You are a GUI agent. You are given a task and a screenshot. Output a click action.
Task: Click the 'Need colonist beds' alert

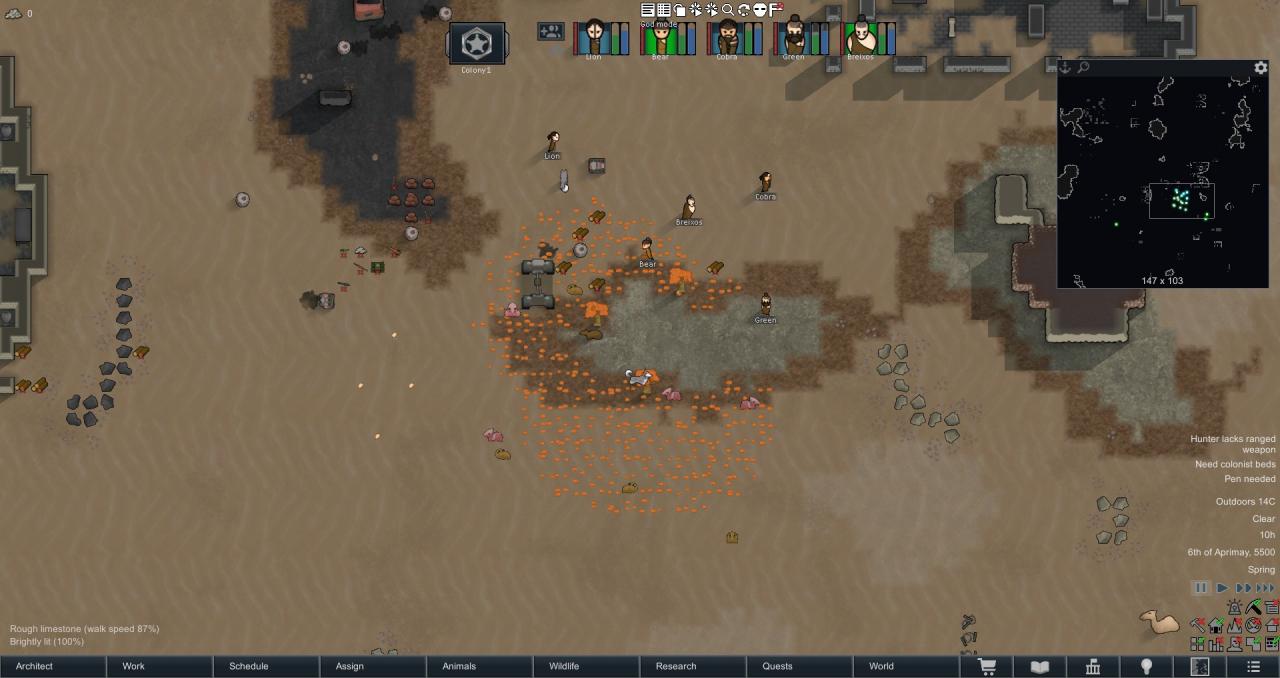tap(1235, 464)
